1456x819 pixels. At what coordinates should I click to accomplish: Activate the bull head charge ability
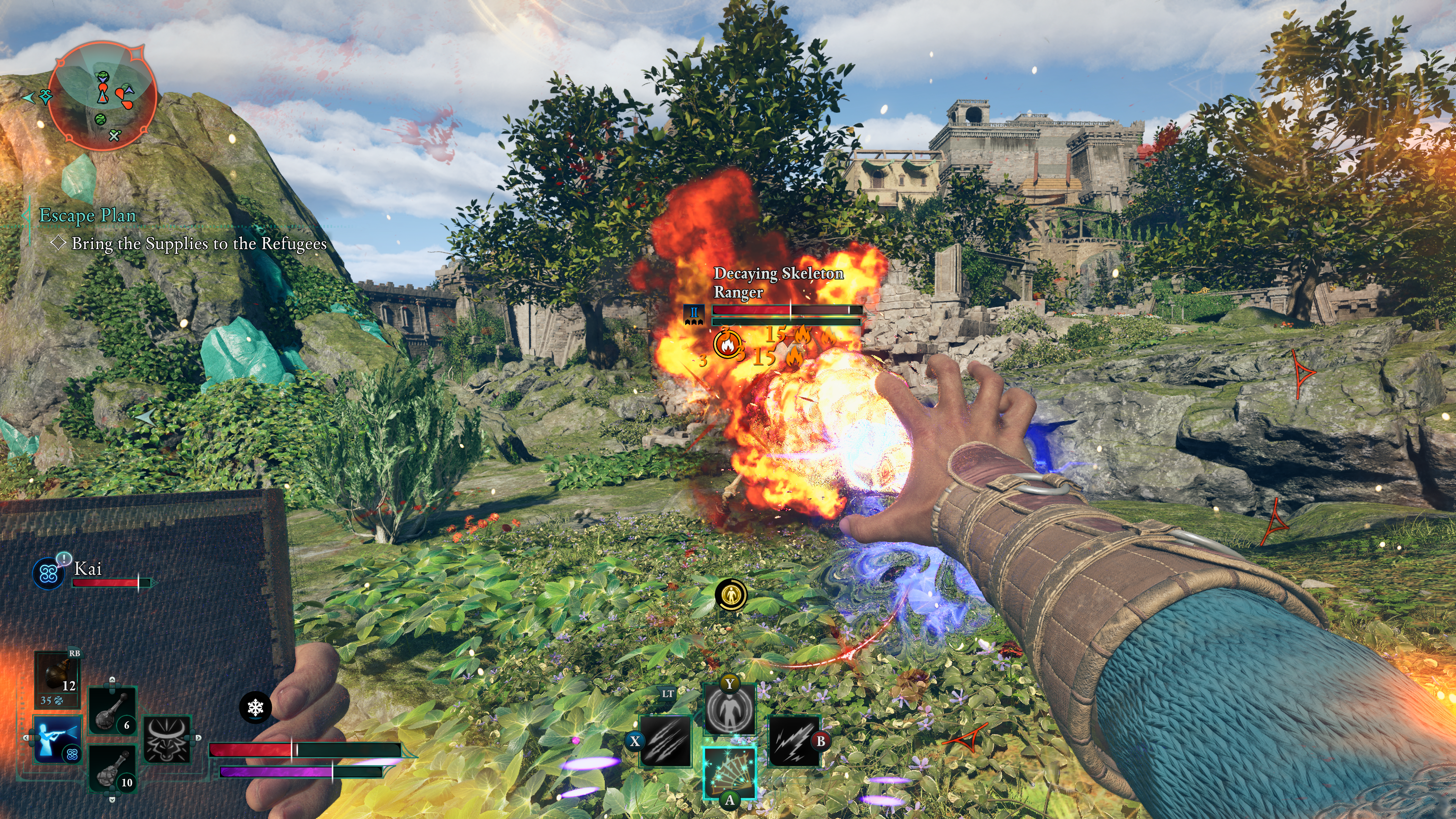(x=167, y=738)
